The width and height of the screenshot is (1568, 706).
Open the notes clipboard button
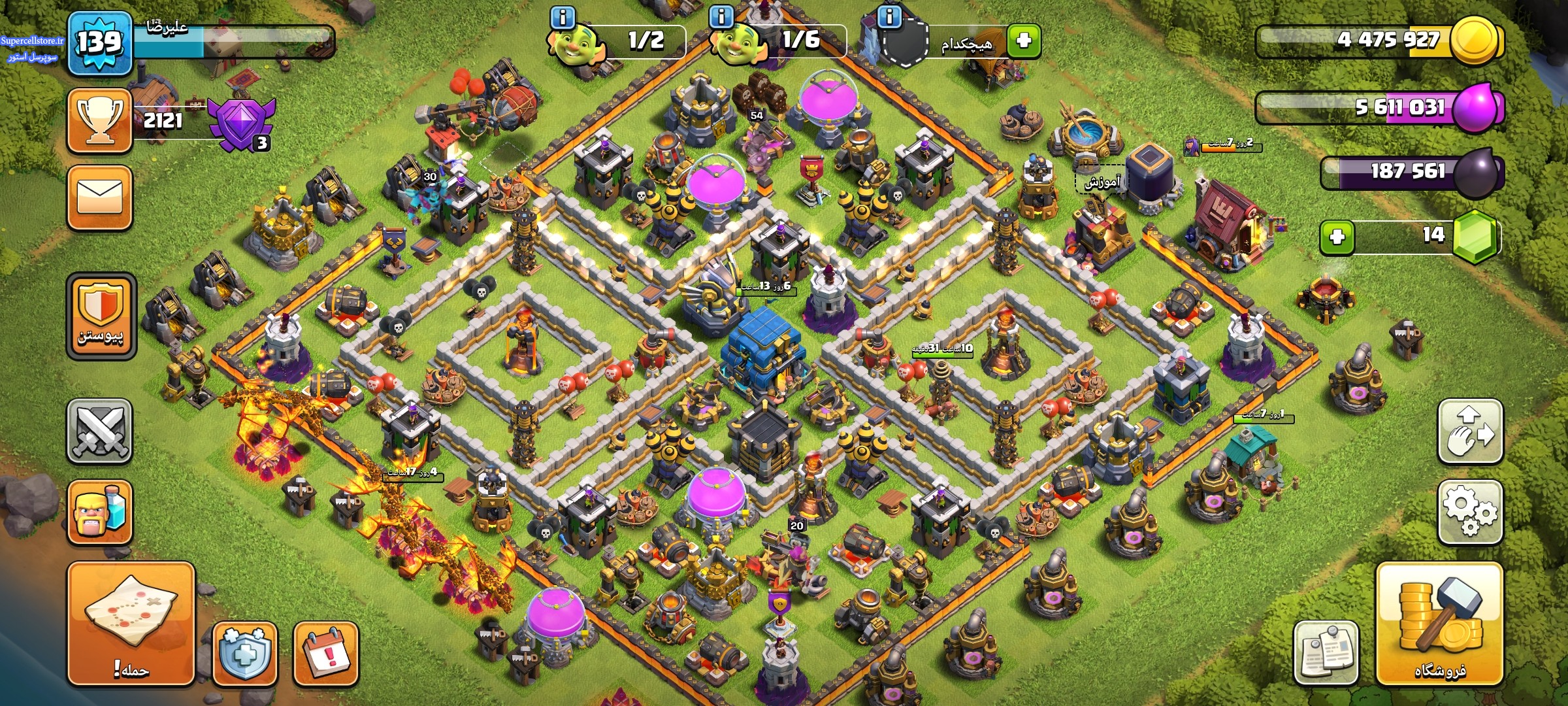(1326, 652)
